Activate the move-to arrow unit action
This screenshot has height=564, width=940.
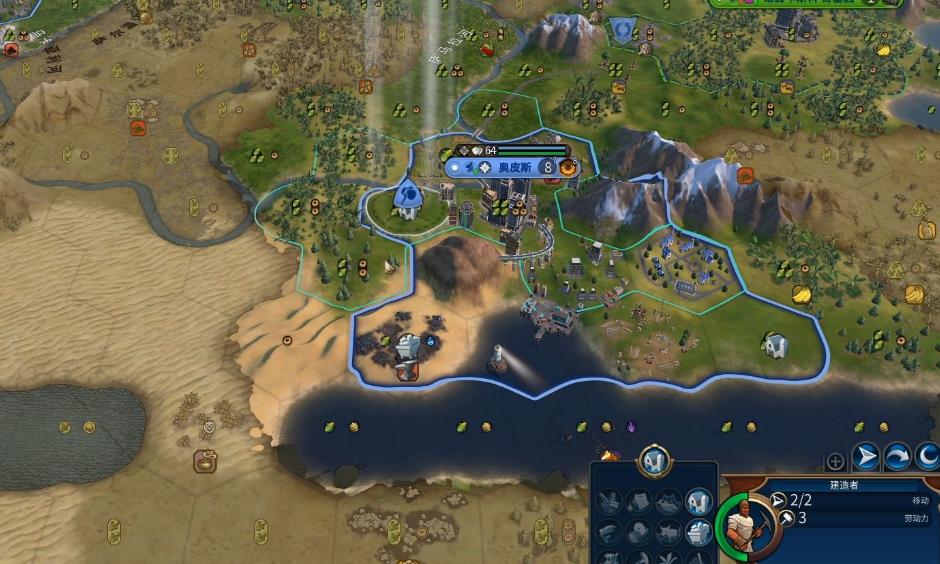(865, 458)
